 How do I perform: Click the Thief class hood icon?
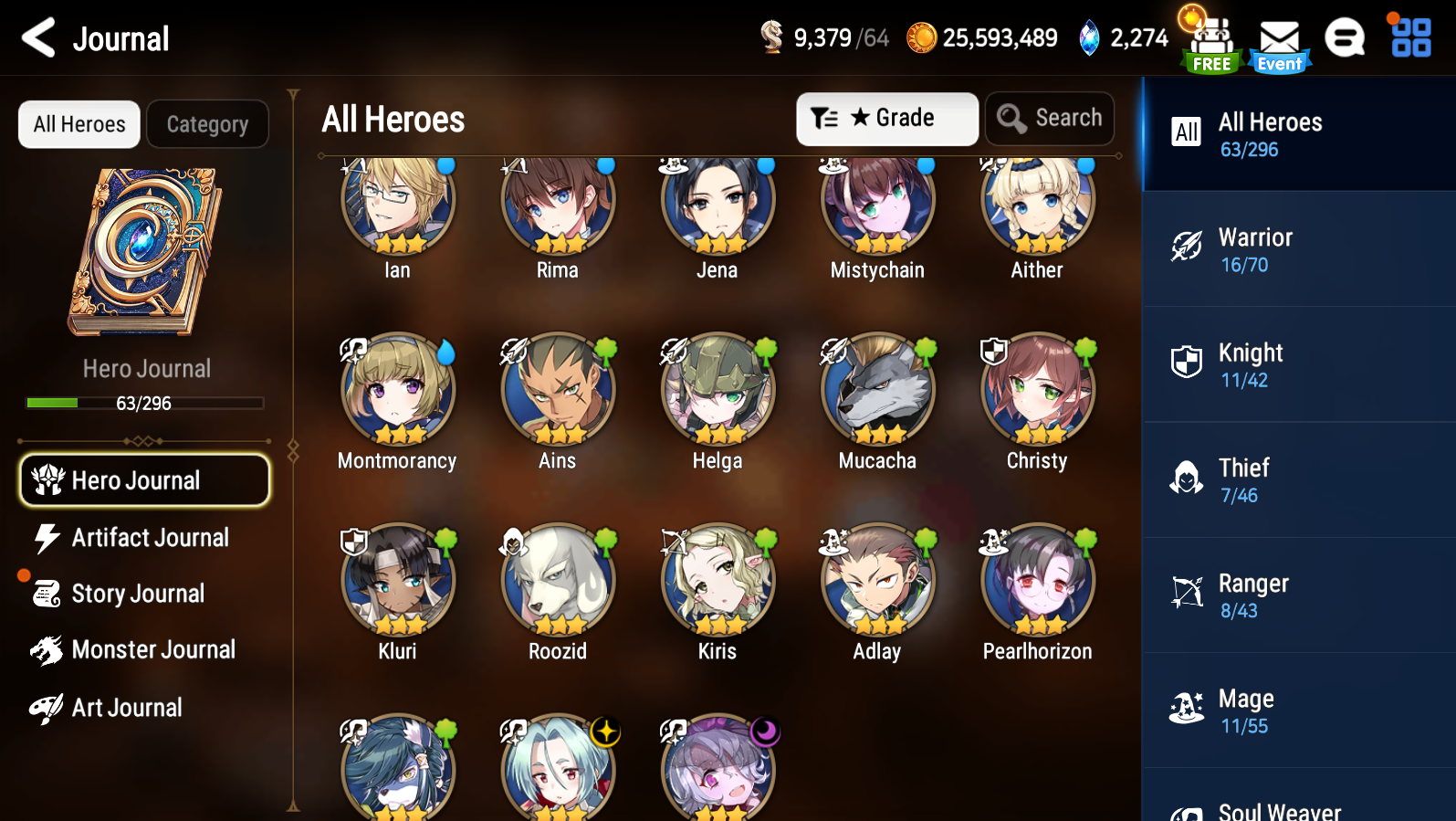(x=1185, y=477)
